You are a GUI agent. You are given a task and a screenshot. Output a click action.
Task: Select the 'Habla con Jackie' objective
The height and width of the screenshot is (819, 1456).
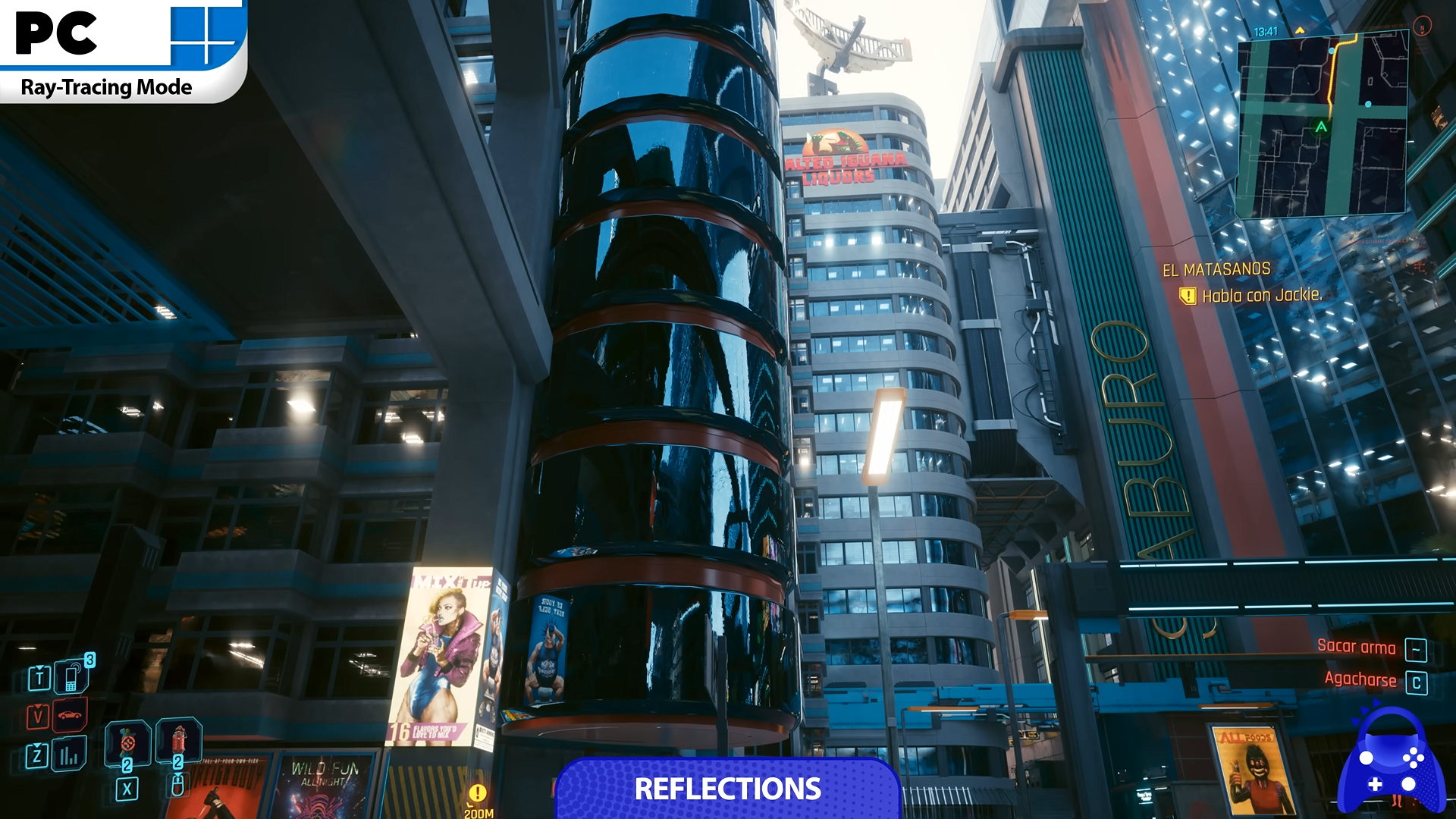[x=1261, y=296]
